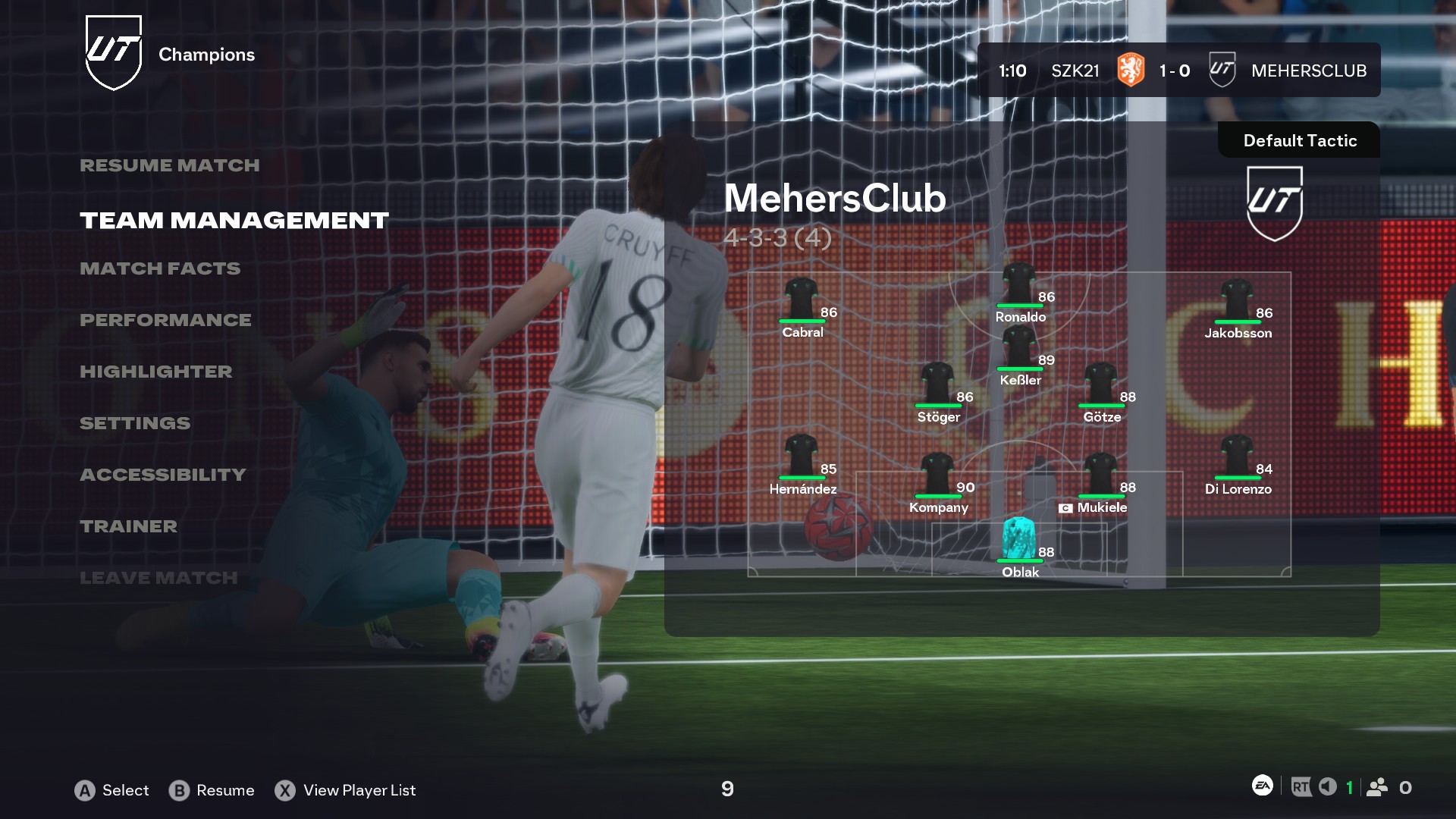Select Stöger in midfield
1456x819 pixels.
pos(938,384)
